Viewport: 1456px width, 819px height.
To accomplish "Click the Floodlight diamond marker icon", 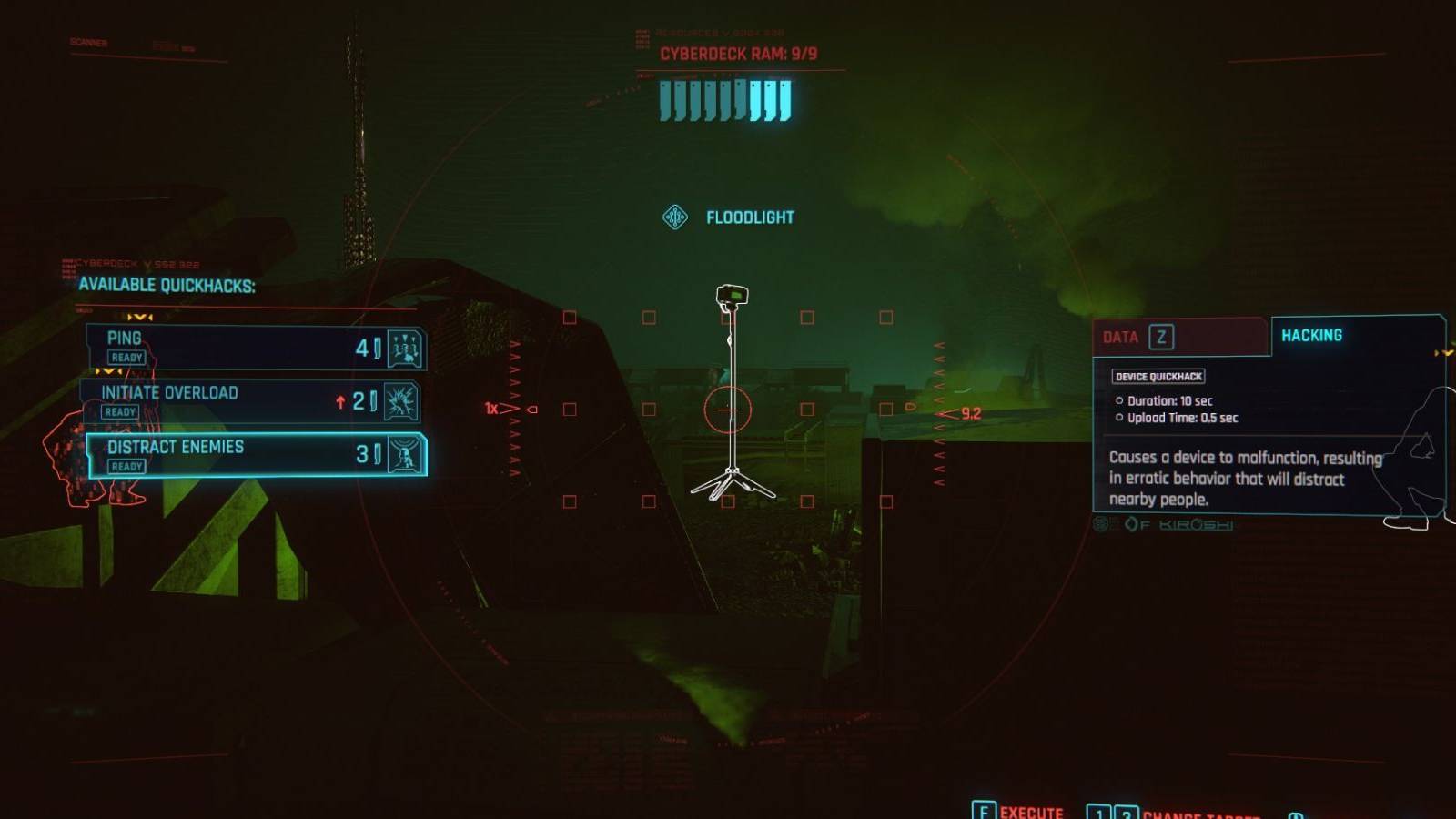I will click(677, 217).
